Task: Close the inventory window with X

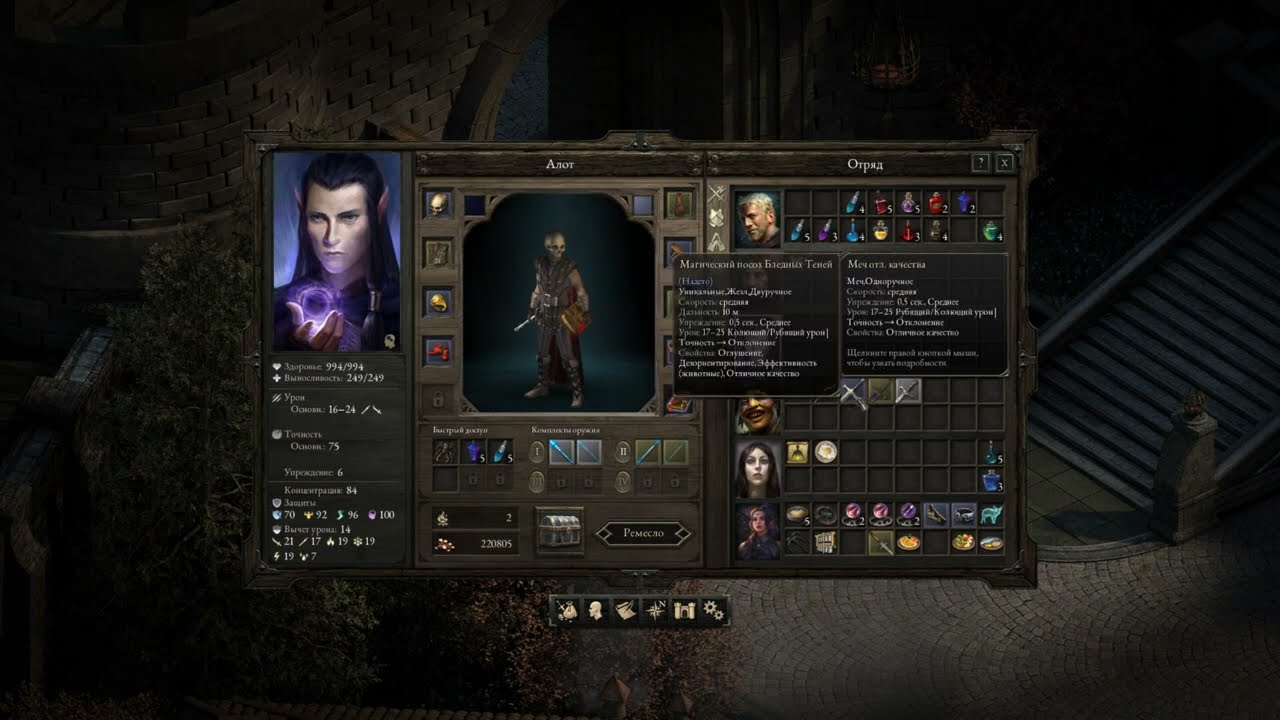Action: 1005,163
